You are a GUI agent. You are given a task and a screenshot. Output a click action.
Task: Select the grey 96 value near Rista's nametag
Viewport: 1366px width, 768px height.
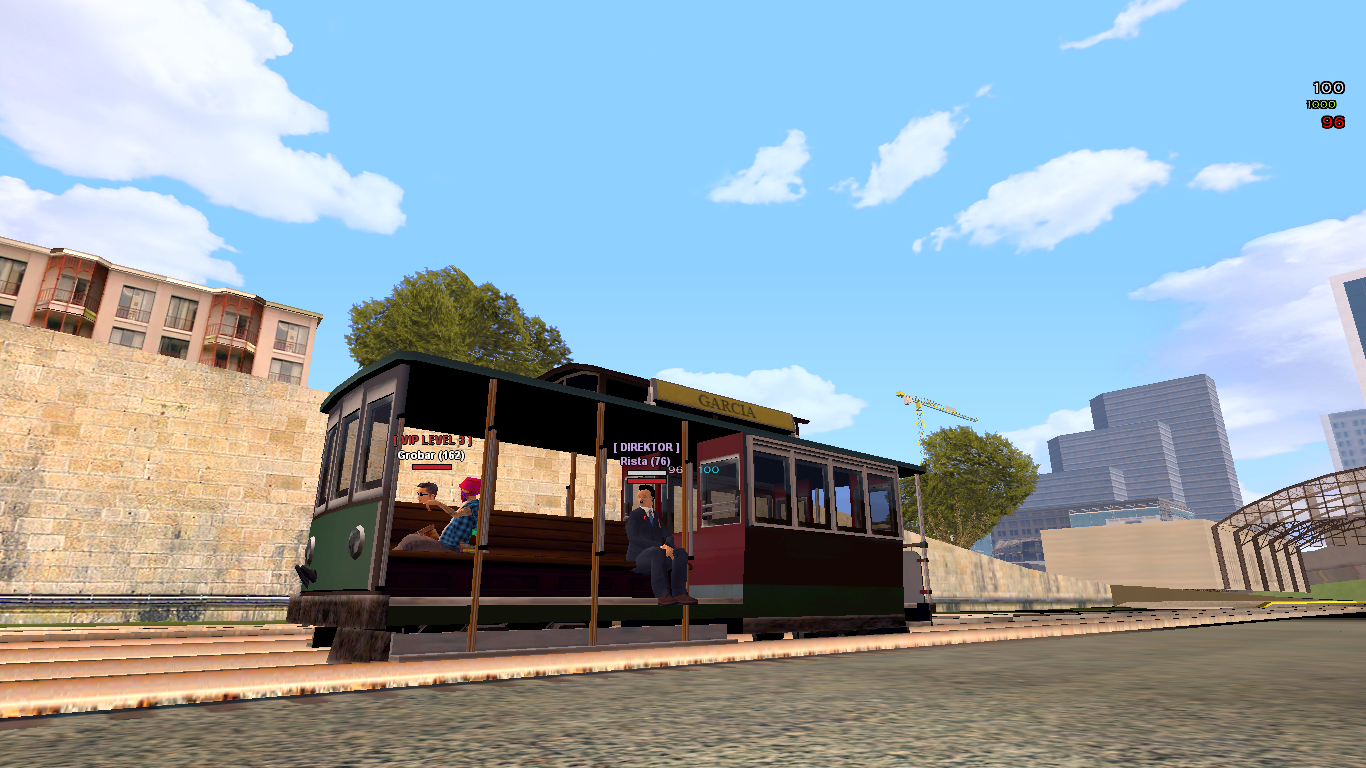click(x=675, y=471)
